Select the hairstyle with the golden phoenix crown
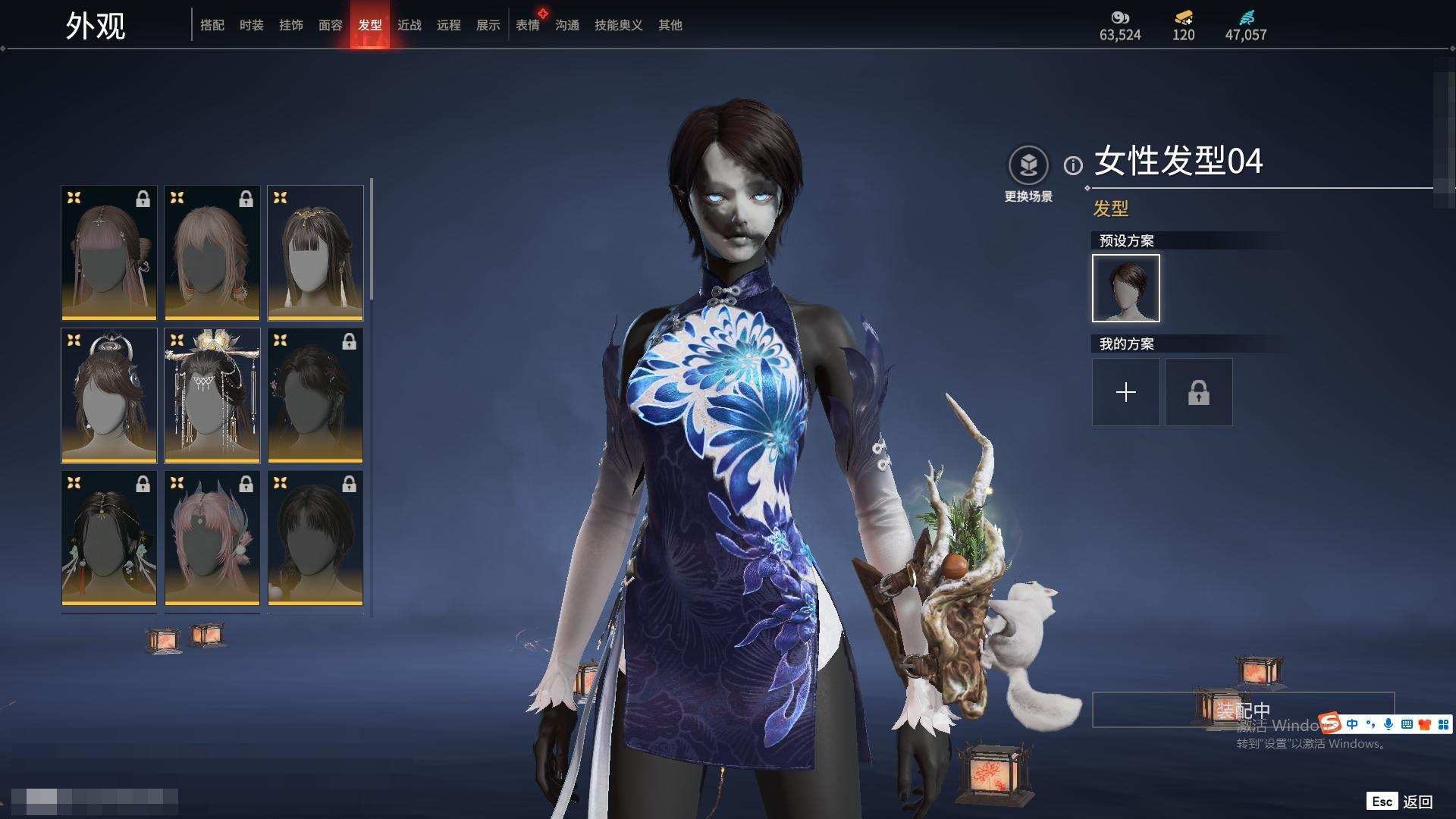1456x819 pixels. point(212,395)
